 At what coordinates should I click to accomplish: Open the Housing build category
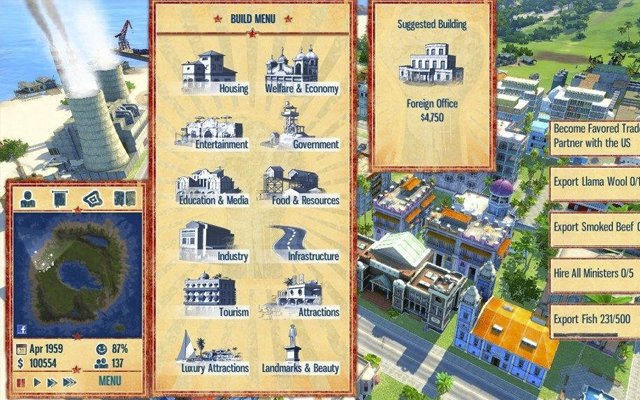tap(214, 70)
